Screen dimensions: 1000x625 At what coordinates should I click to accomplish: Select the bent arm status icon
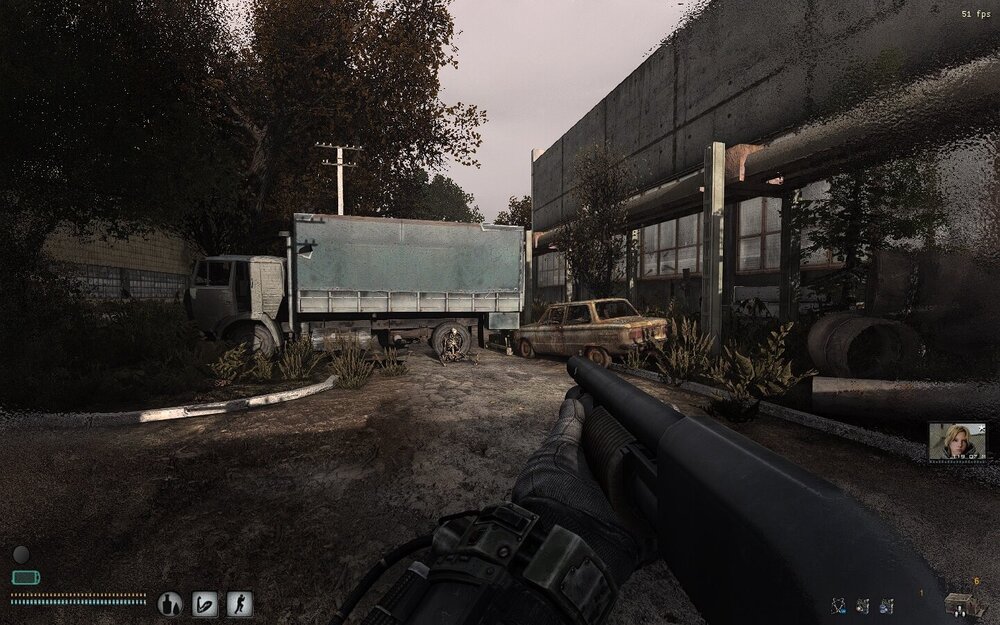tap(205, 603)
